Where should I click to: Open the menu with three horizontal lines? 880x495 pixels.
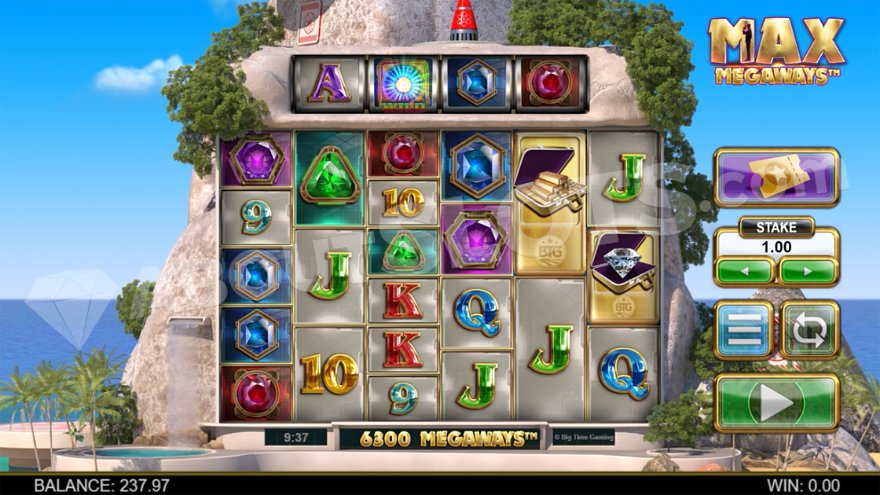(x=743, y=331)
